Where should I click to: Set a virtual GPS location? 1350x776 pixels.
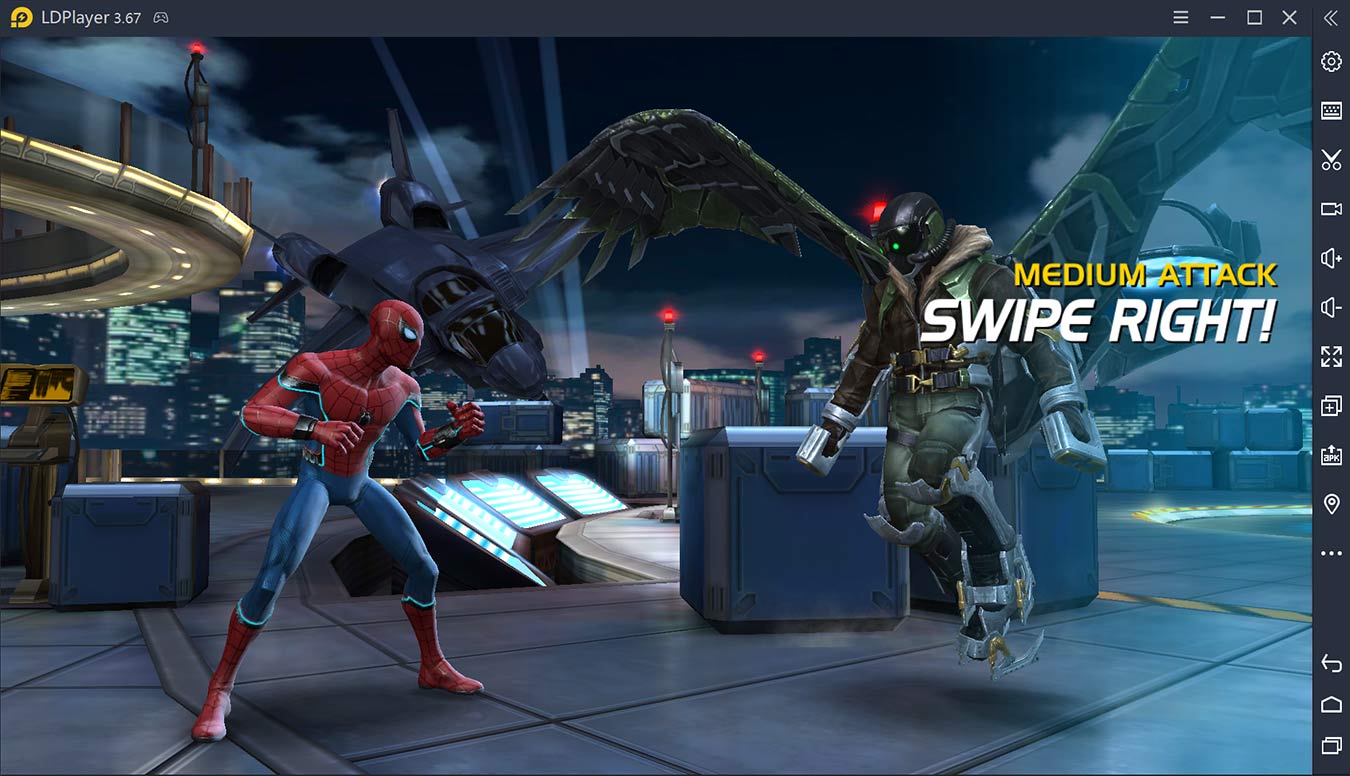(x=1330, y=503)
